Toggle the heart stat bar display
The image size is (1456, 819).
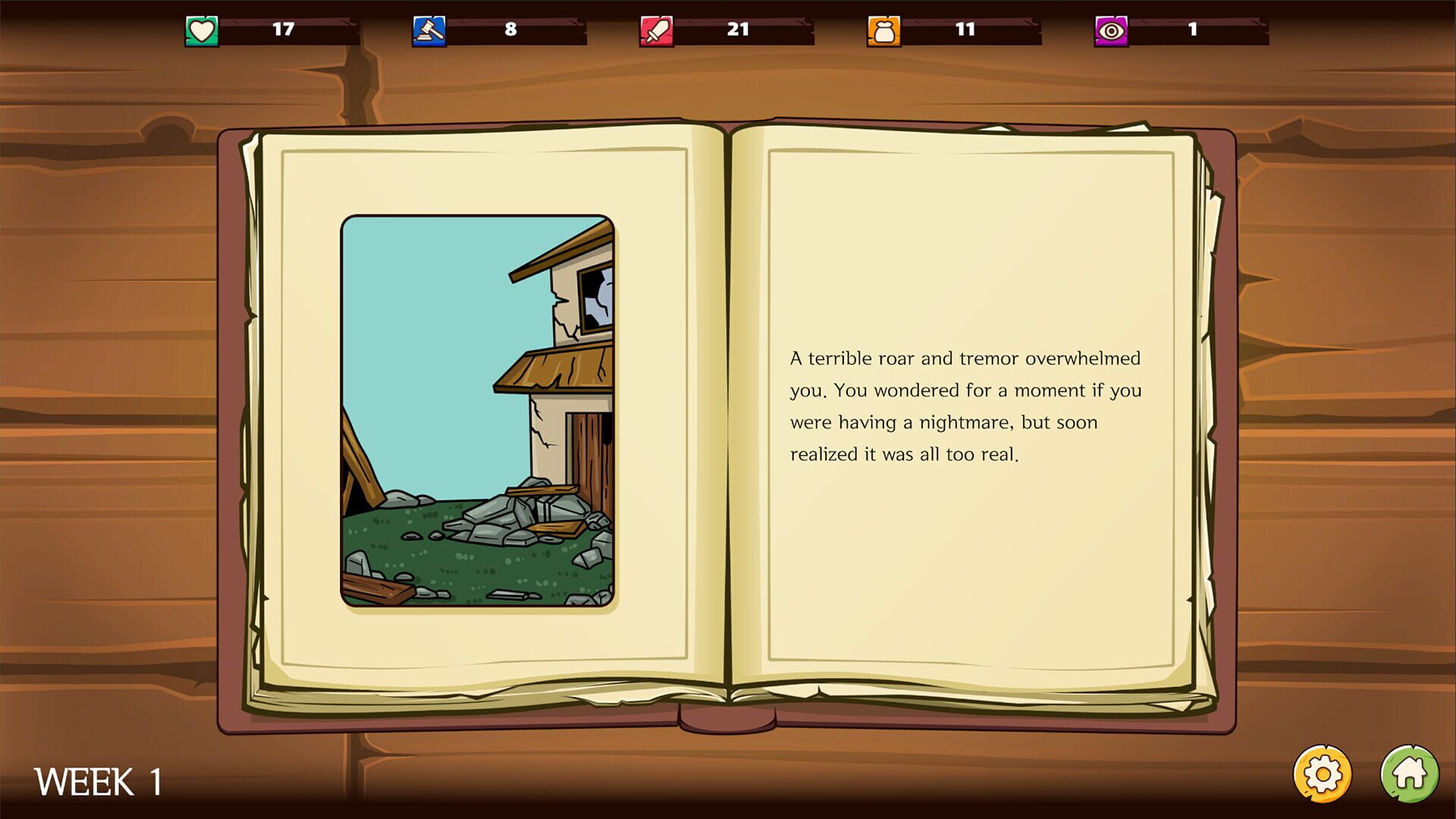288,30
